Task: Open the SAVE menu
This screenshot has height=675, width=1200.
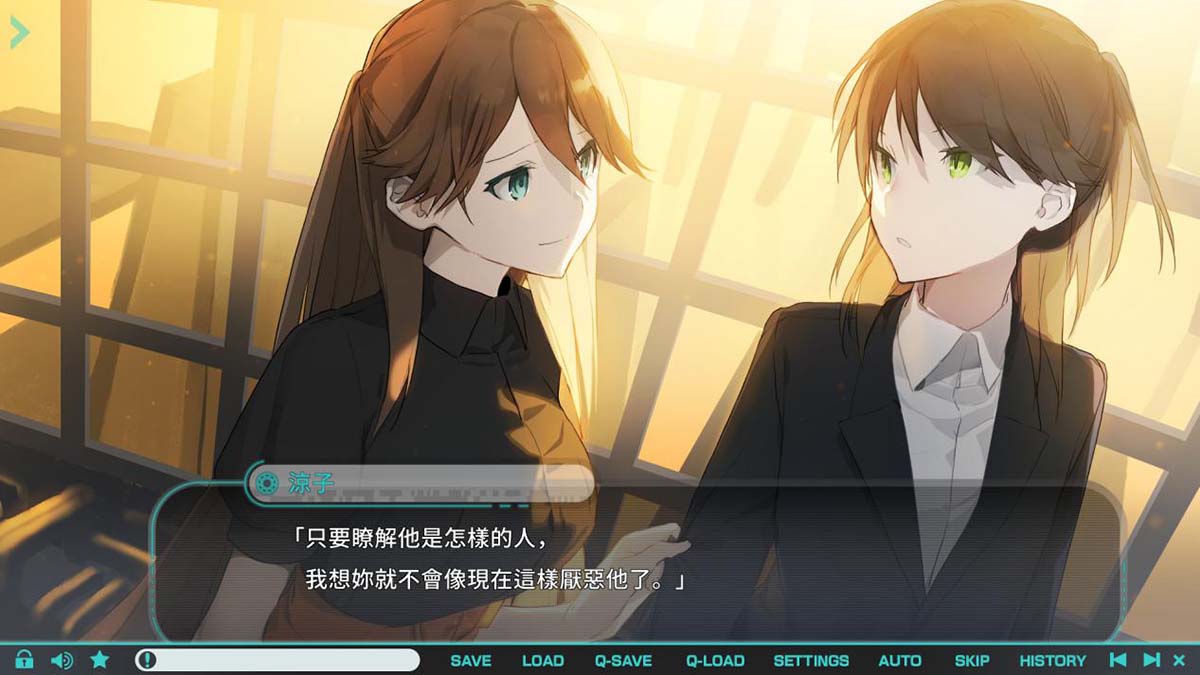Action: (x=470, y=660)
